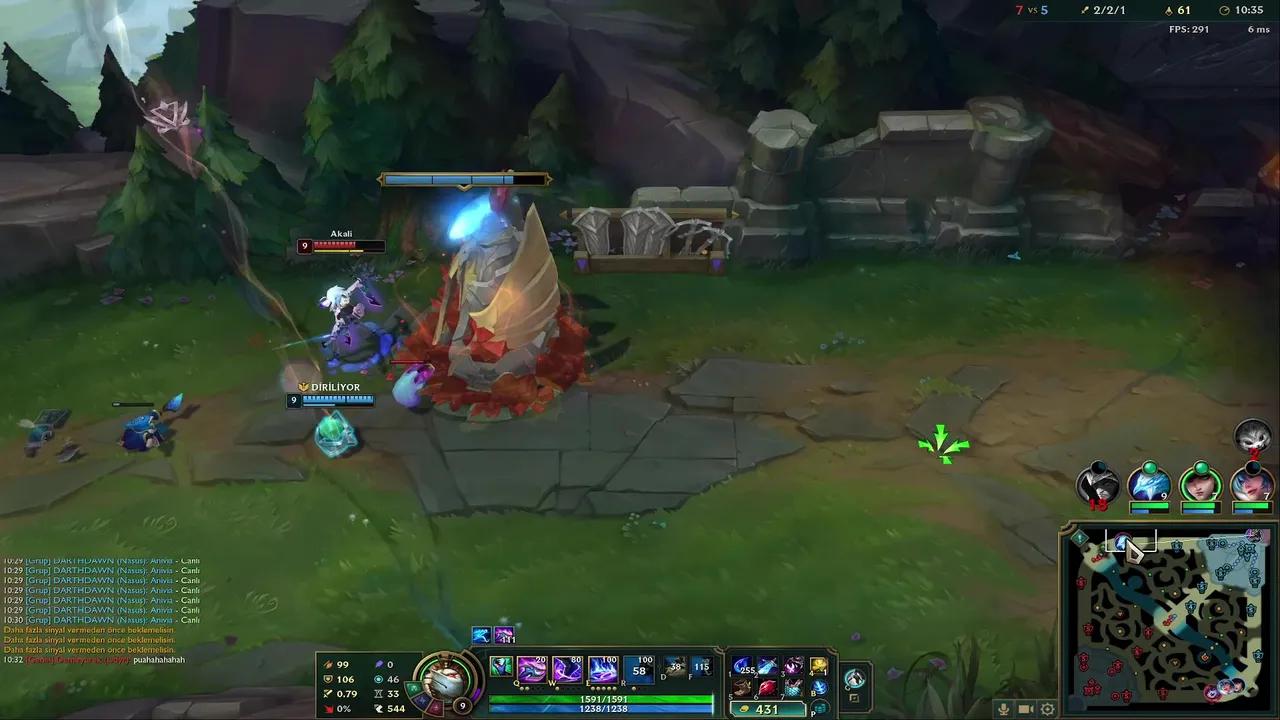Use the ward trinket in slot P
Viewport: 1280px width, 720px height.
click(x=818, y=706)
